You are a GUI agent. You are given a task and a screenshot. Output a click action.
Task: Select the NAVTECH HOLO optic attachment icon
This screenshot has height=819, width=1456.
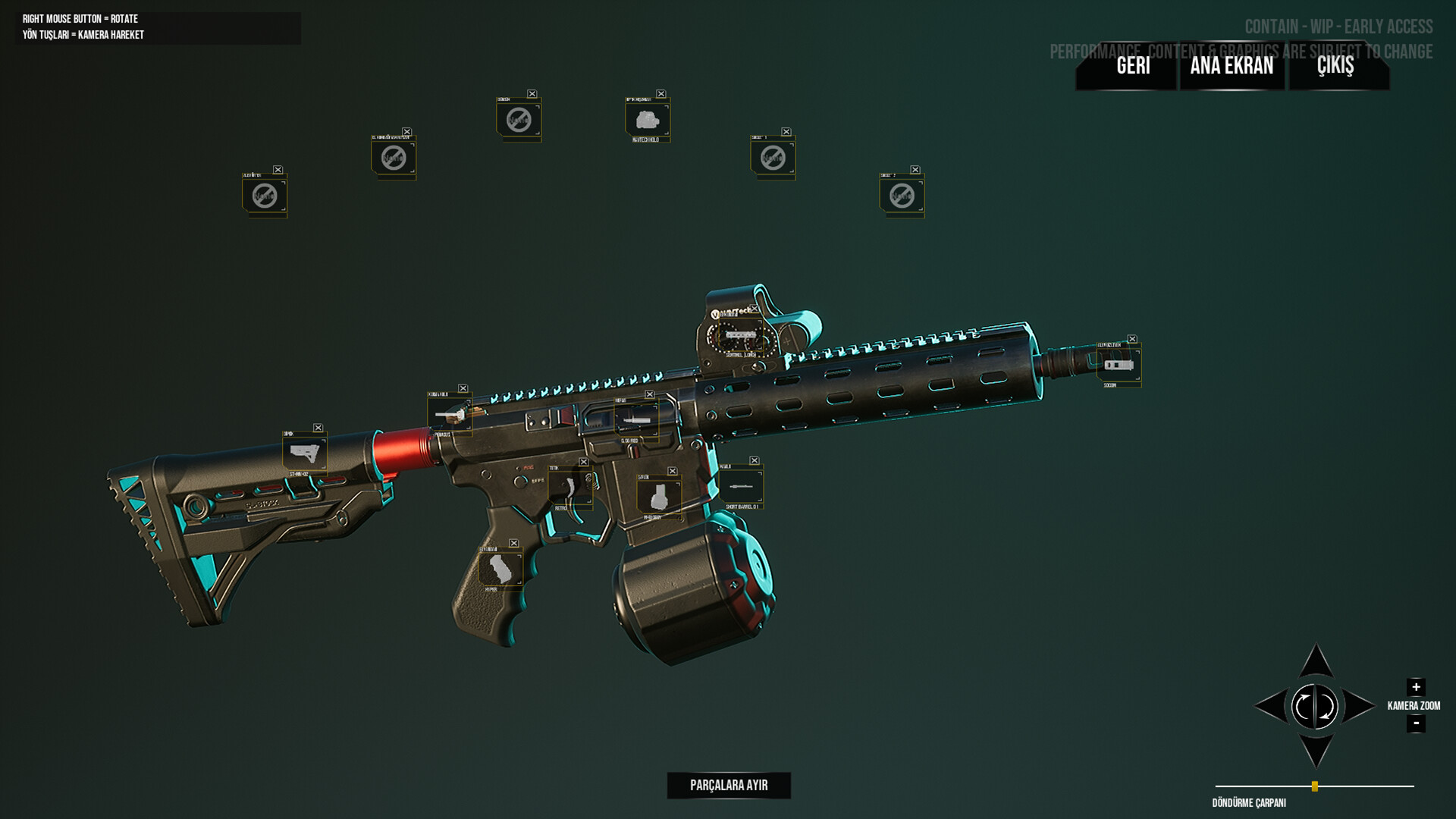[x=645, y=119]
